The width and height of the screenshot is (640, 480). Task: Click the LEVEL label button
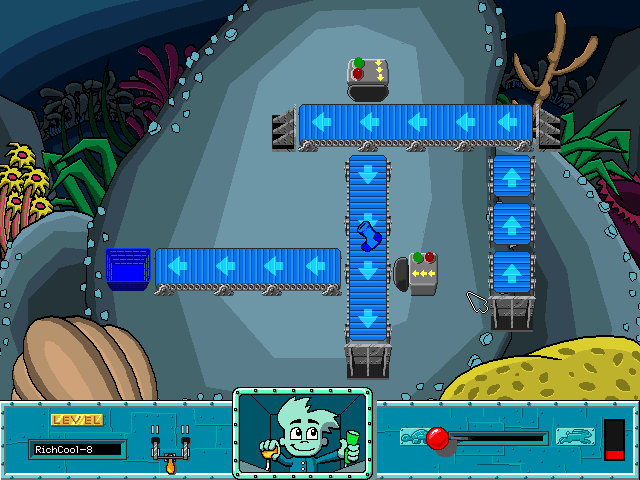76,420
